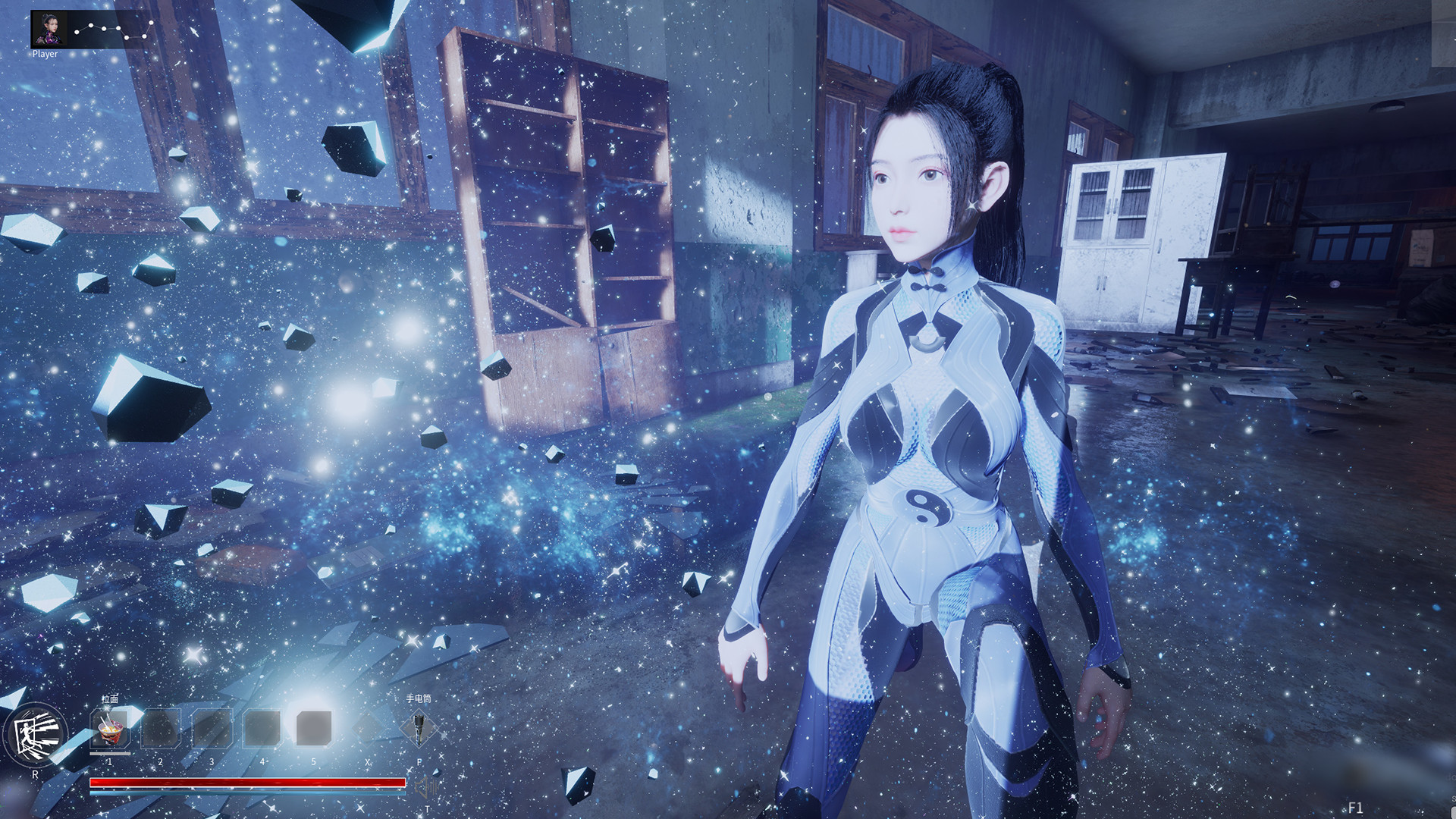Select the flashlight icon labeled 手电筒
The height and width of the screenshot is (819, 1456).
(419, 727)
